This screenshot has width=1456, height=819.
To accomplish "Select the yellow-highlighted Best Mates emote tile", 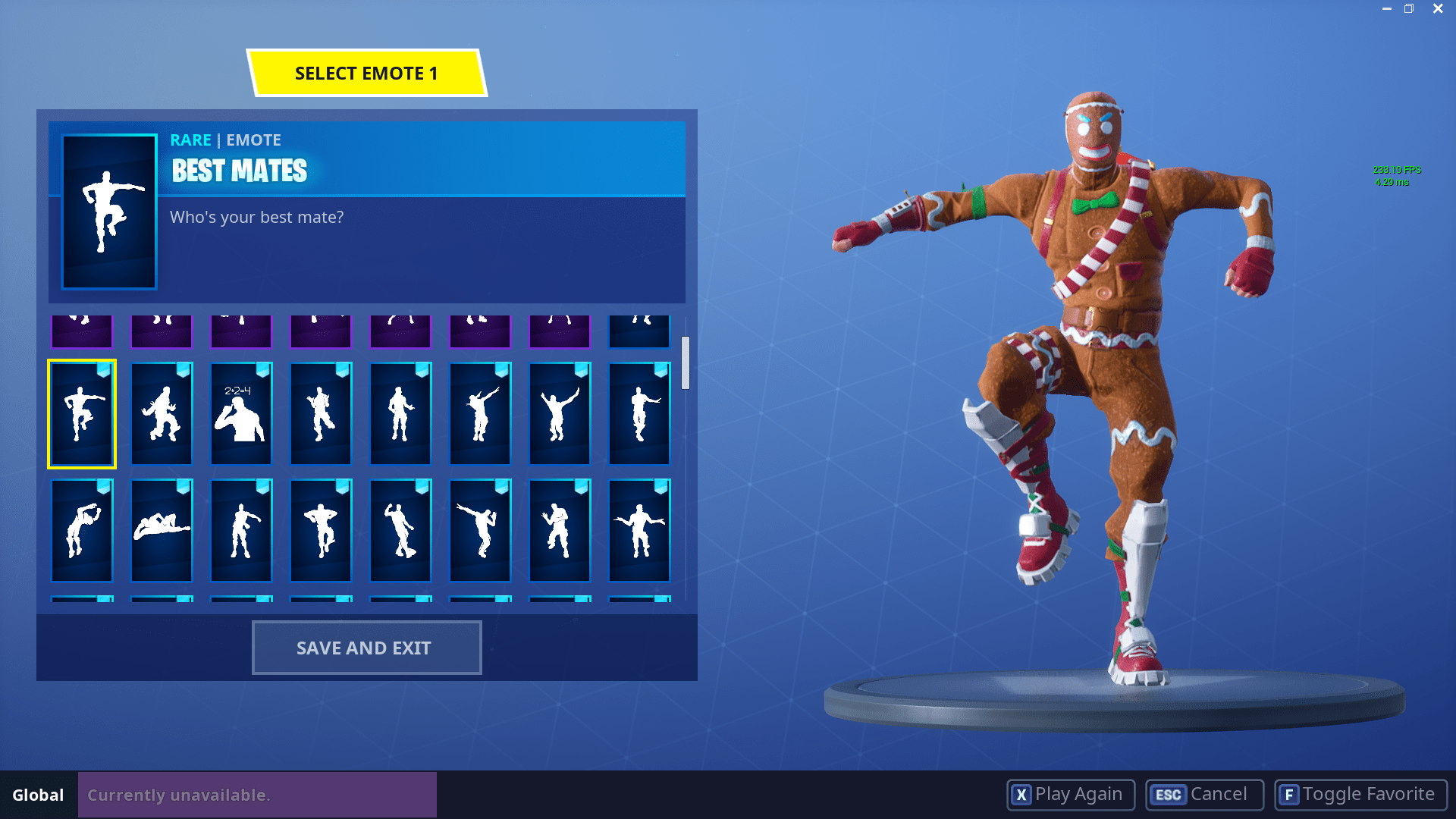I will coord(81,413).
